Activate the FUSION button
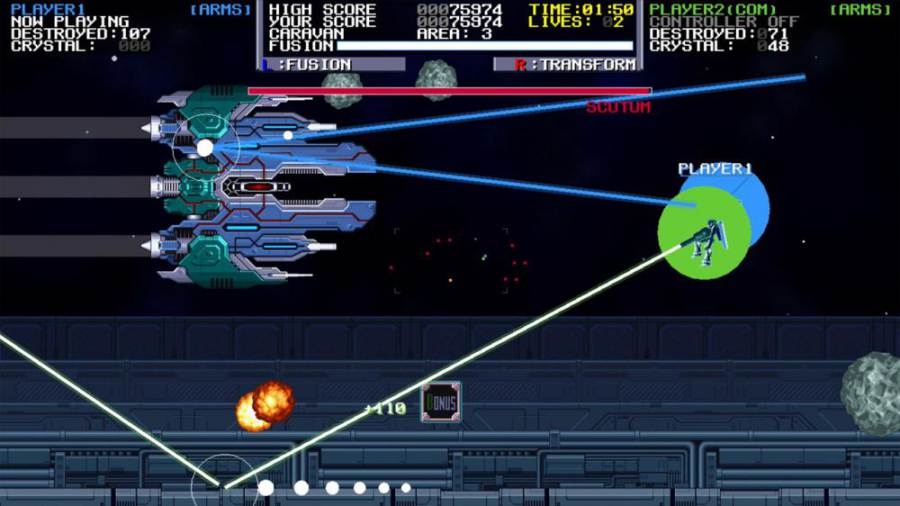 pyautogui.click(x=333, y=65)
